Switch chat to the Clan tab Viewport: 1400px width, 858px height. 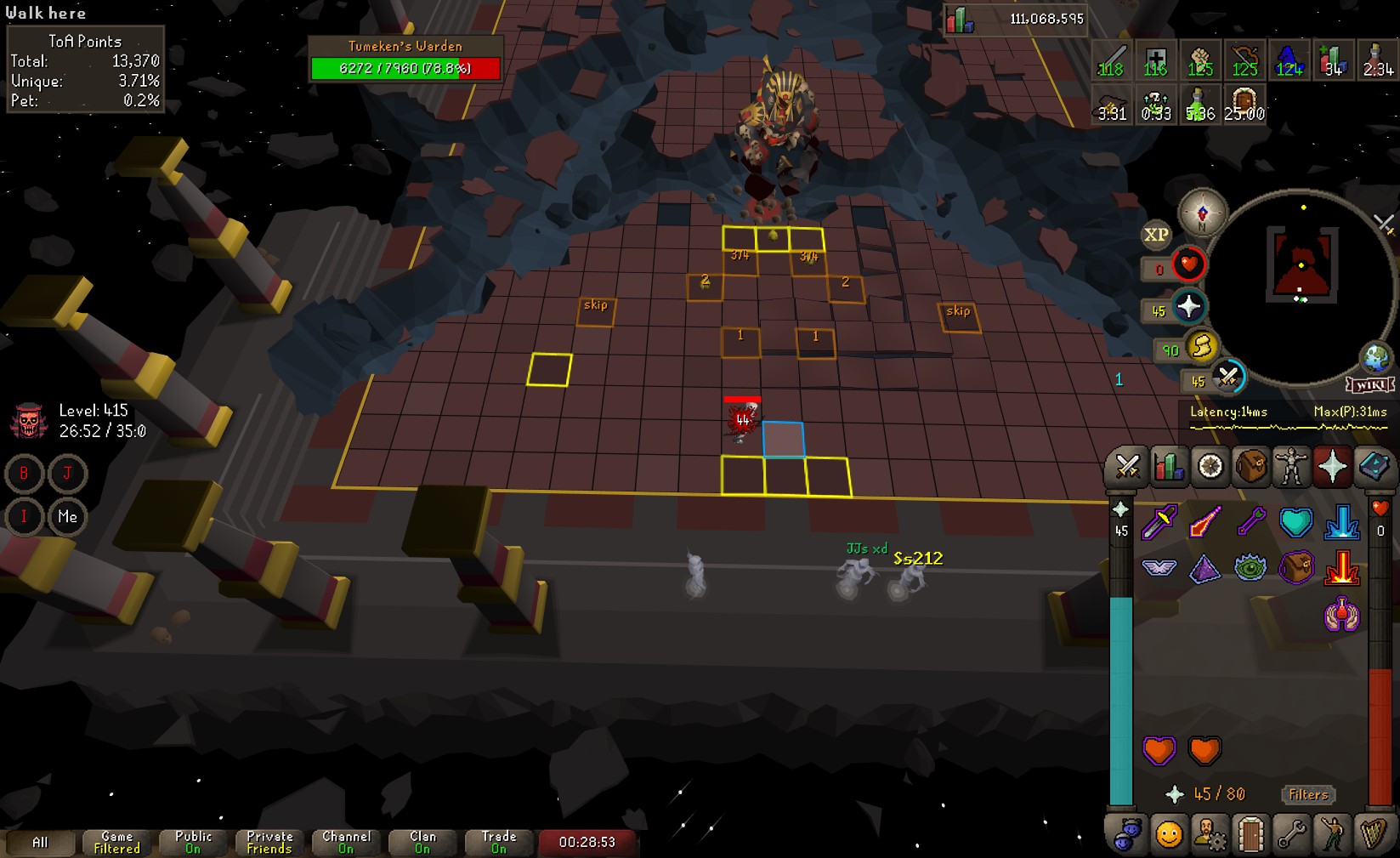click(x=422, y=842)
